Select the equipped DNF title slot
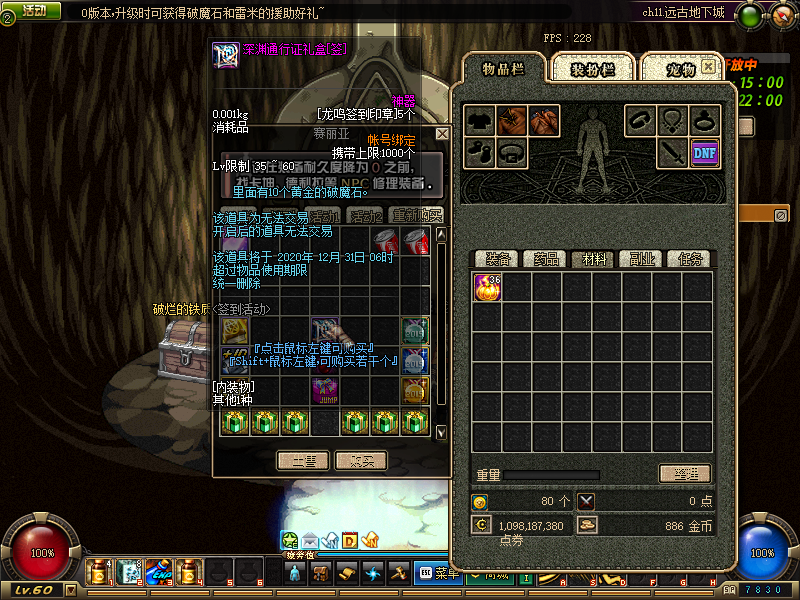The width and height of the screenshot is (800, 600). [x=705, y=153]
